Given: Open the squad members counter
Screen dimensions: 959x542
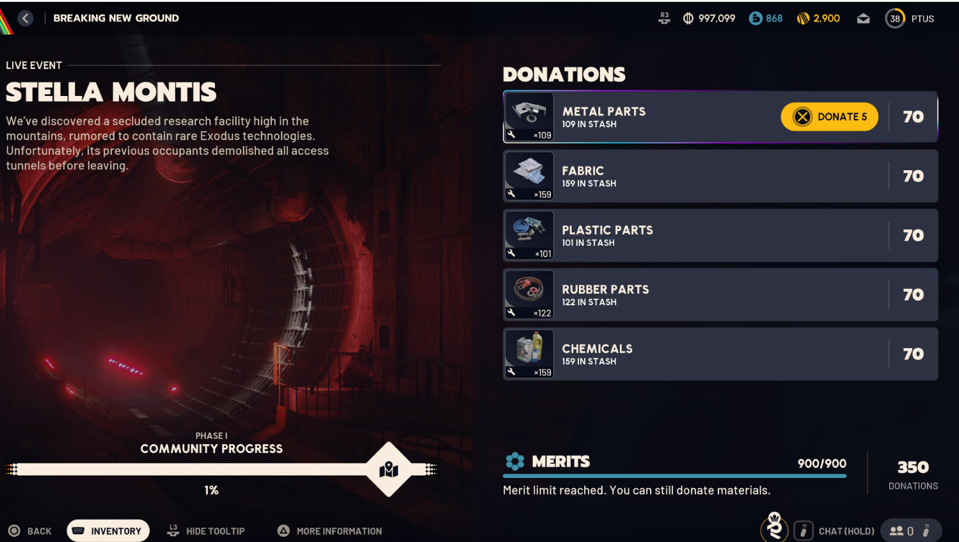Looking at the screenshot, I should (903, 531).
